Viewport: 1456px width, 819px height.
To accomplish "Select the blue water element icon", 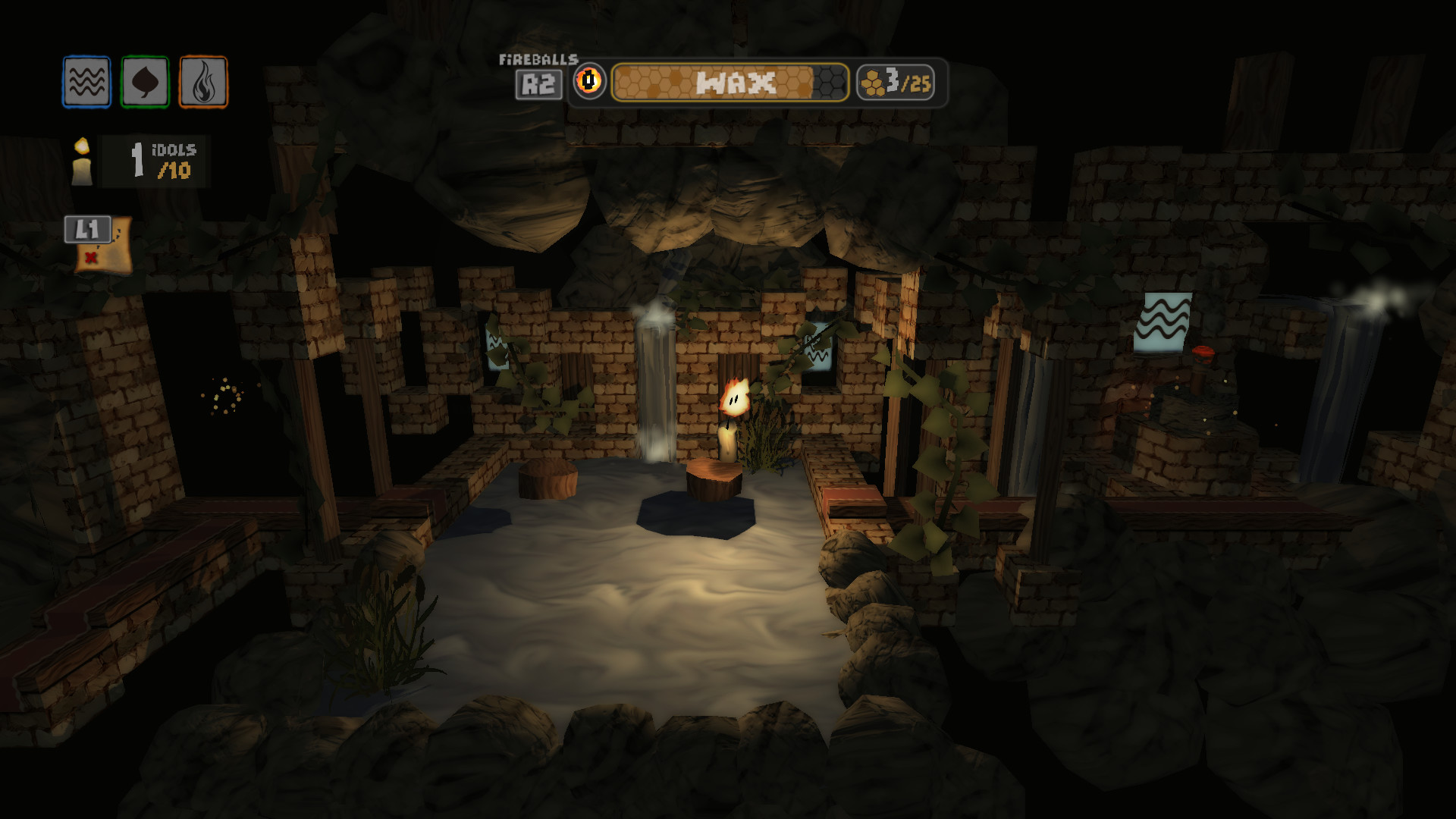I will (x=86, y=82).
